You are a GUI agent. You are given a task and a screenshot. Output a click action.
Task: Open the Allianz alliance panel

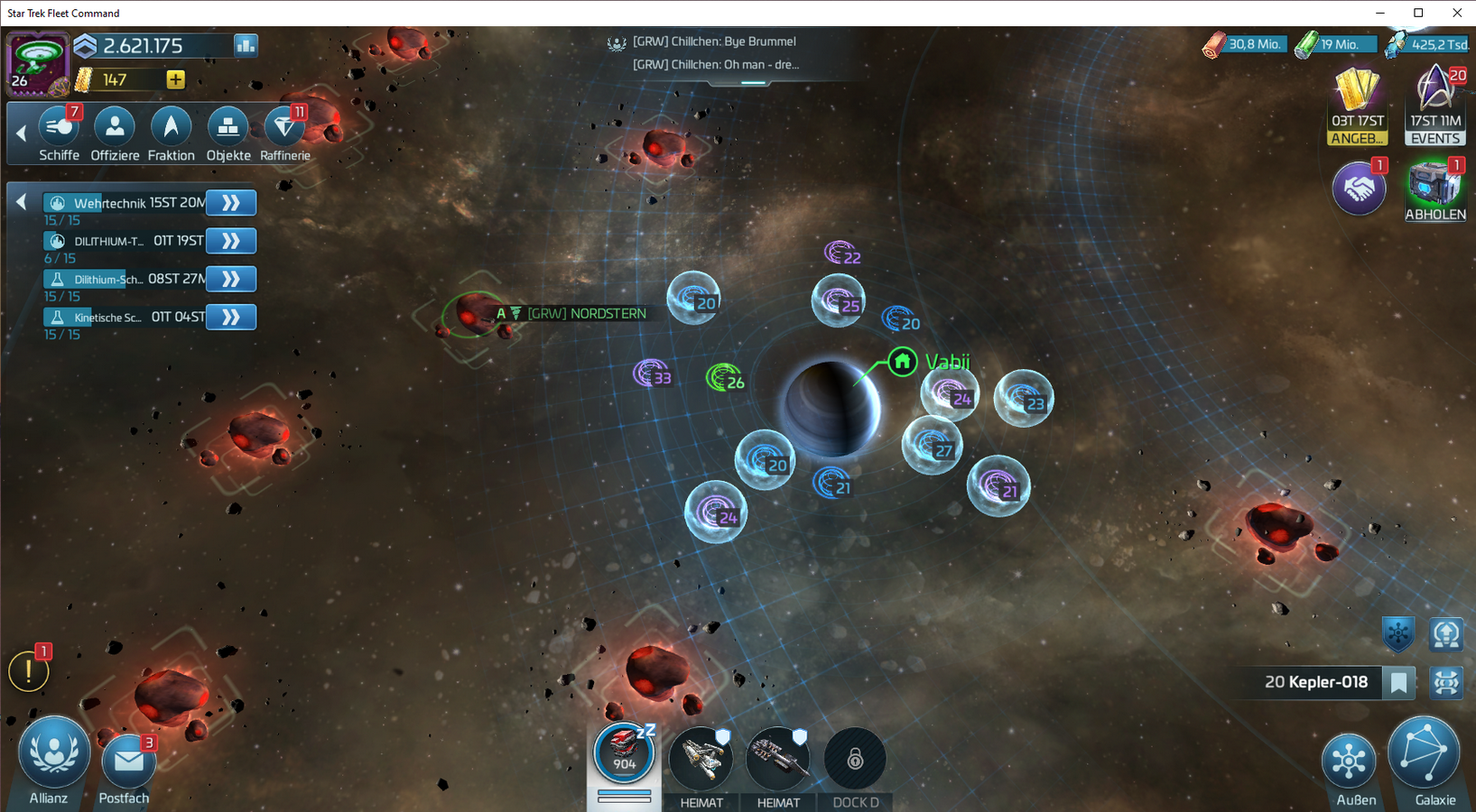tap(53, 756)
